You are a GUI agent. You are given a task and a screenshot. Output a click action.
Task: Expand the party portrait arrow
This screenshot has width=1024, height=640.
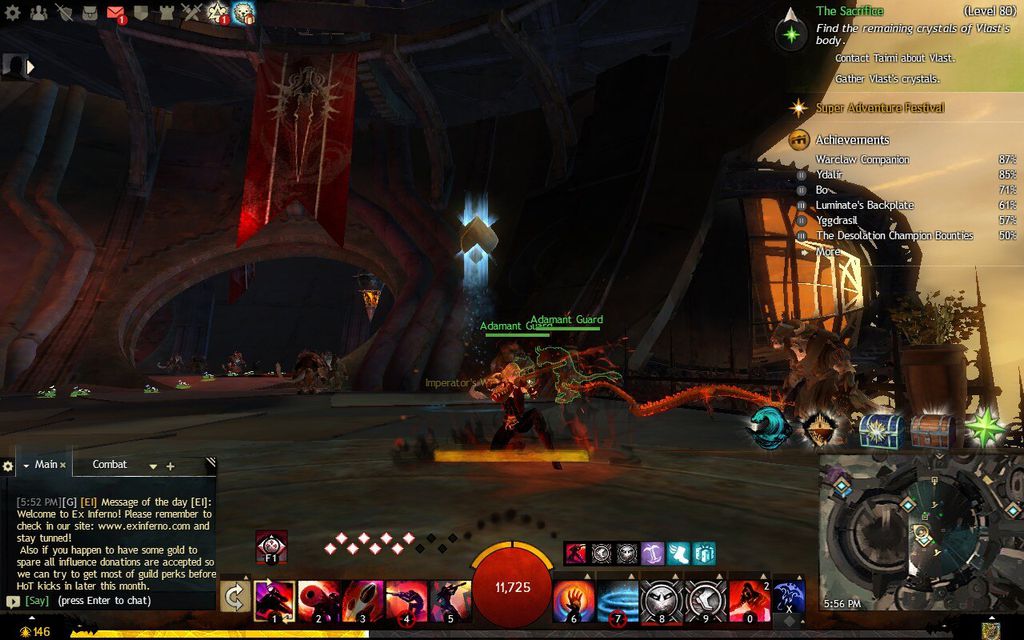30,67
